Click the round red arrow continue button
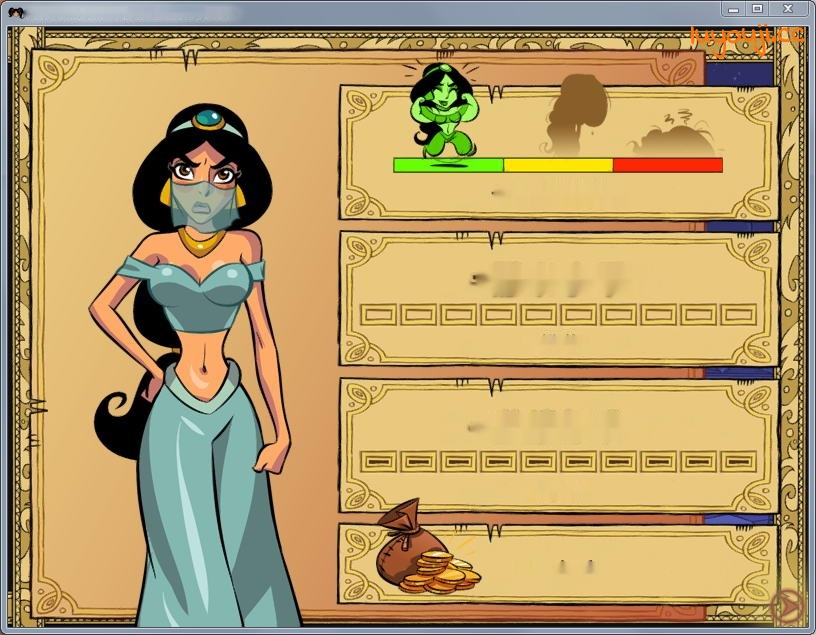The height and width of the screenshot is (635, 816). tap(788, 605)
